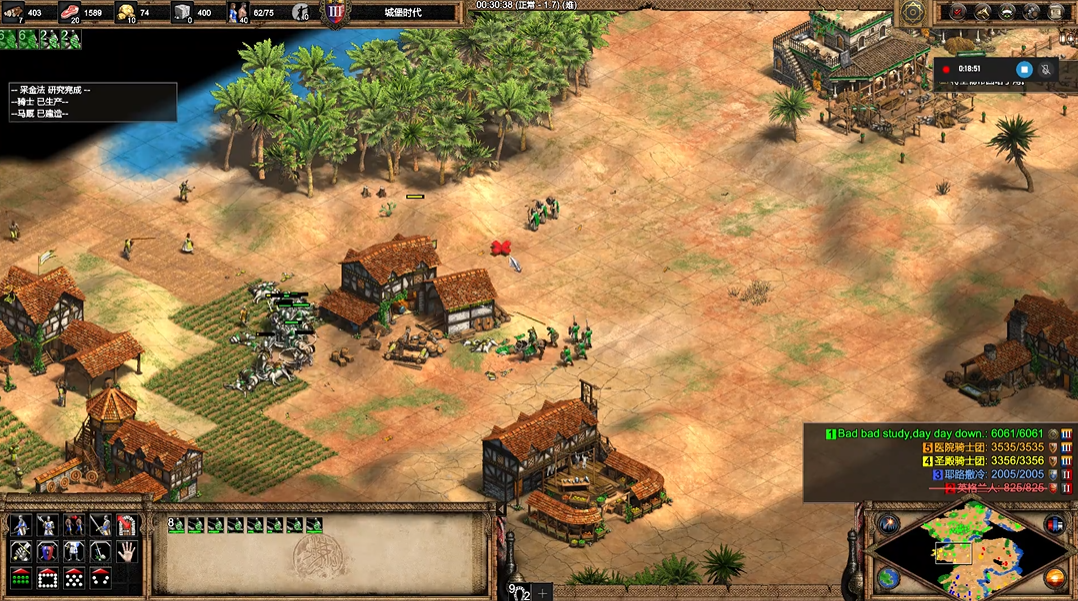Screen dimensions: 1078x601
Task: Toggle the recording overlay microphone
Action: (x=1046, y=69)
